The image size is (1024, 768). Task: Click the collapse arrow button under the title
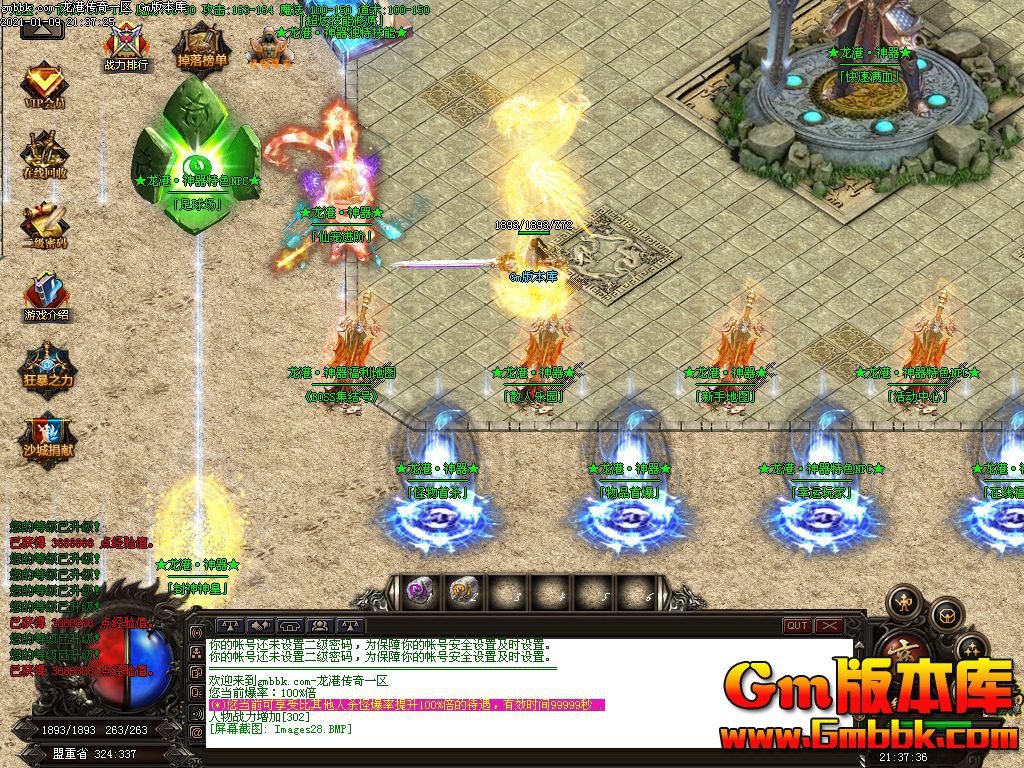42,27
